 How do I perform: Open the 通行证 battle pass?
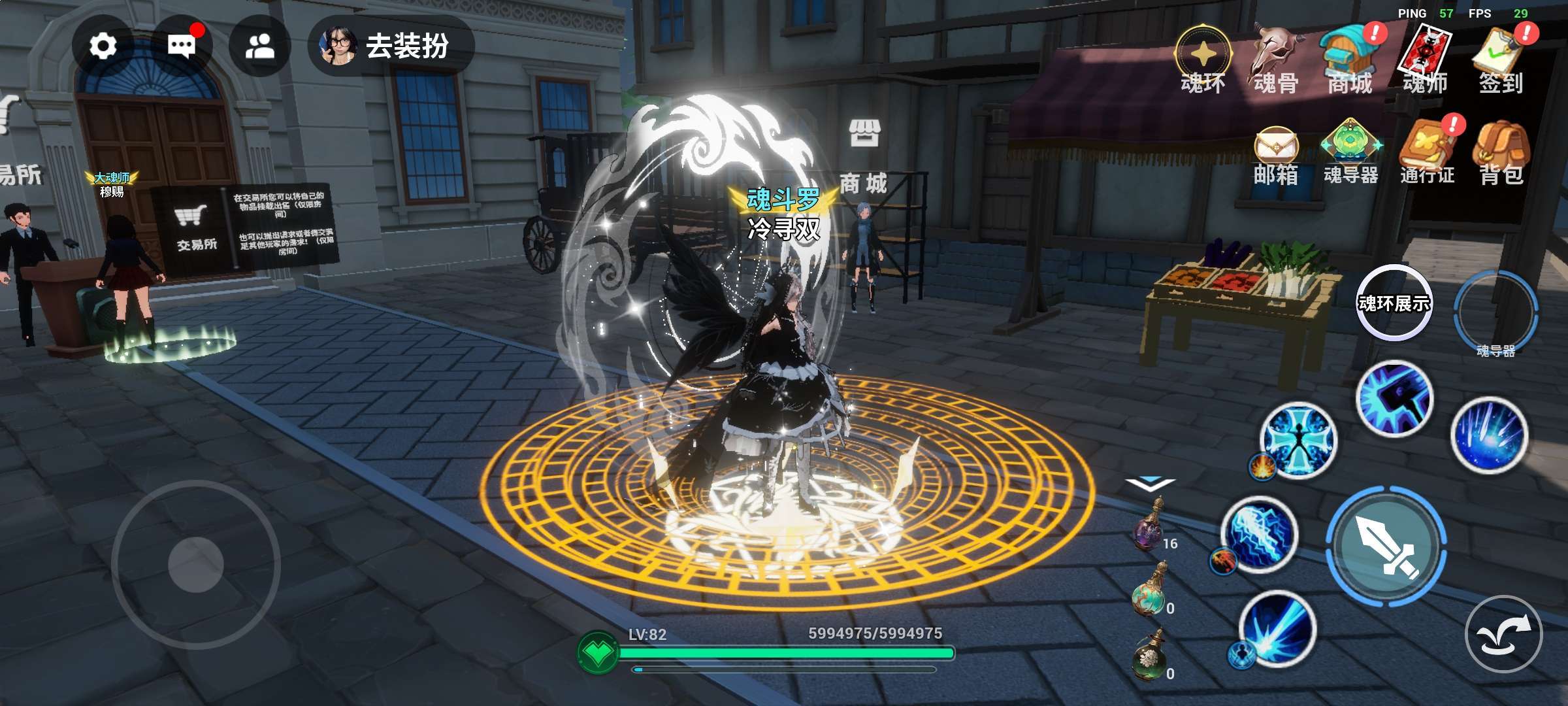(1427, 154)
